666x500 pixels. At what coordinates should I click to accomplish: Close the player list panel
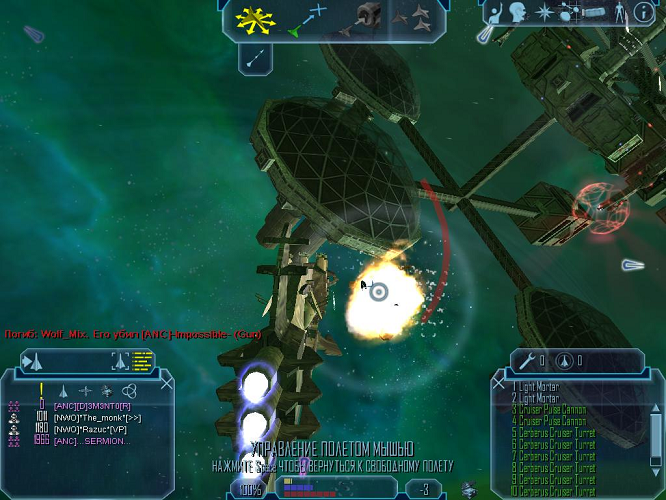[167, 382]
